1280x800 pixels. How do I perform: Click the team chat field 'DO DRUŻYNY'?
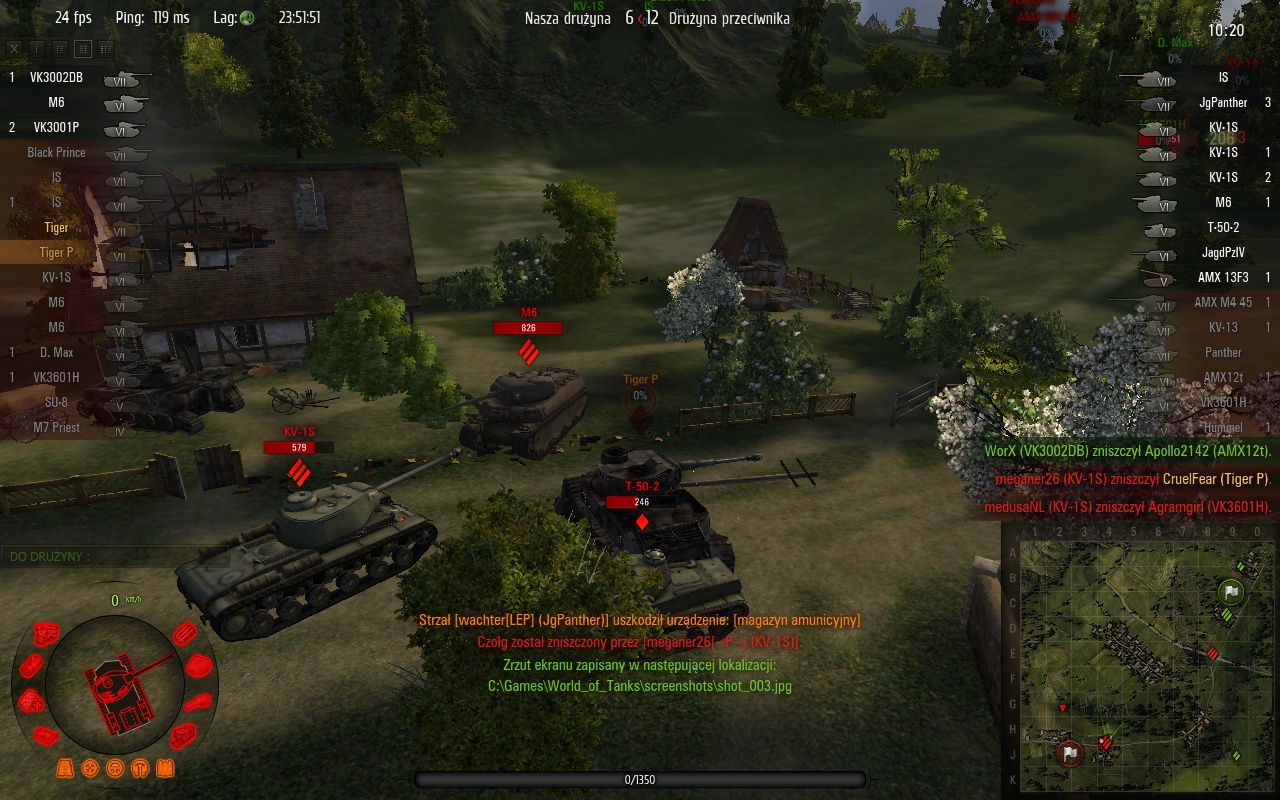[x=100, y=556]
